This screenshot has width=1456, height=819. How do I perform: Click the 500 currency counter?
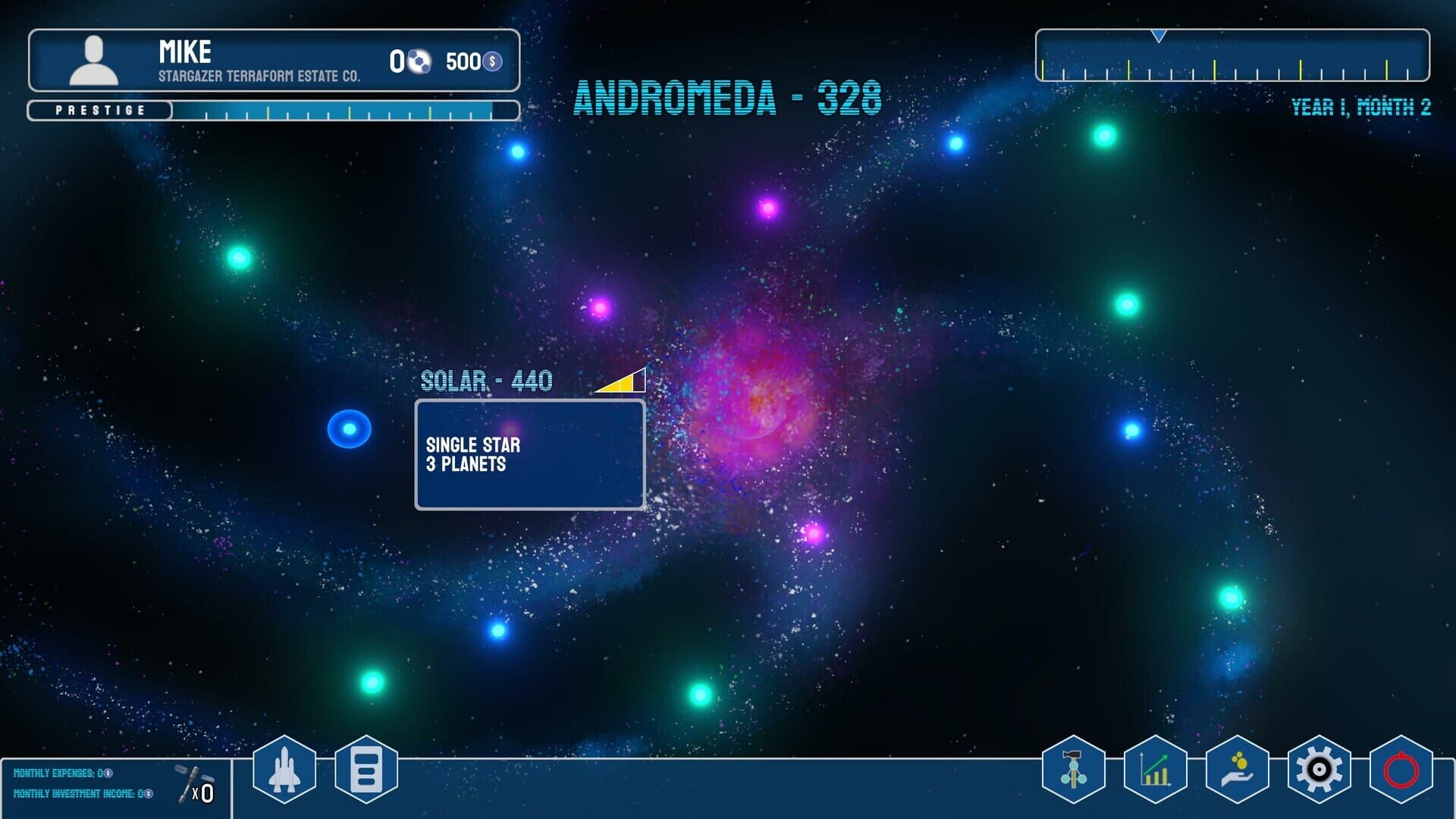(x=466, y=59)
